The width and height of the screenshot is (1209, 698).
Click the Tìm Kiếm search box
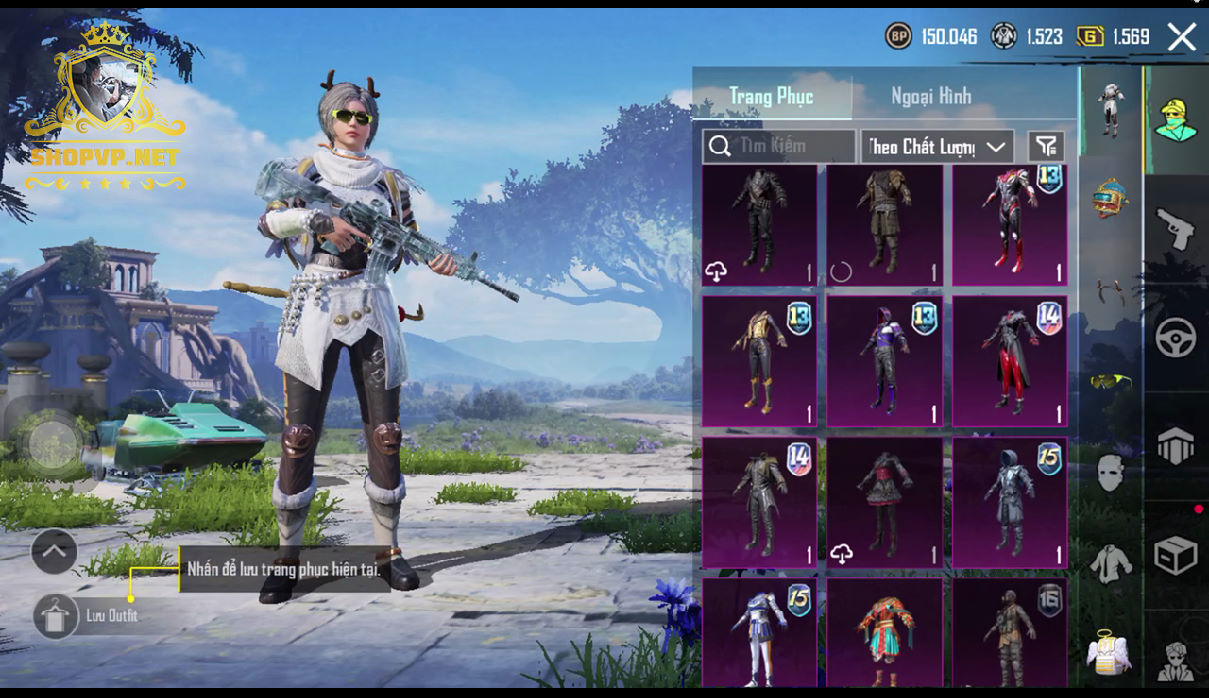[779, 147]
